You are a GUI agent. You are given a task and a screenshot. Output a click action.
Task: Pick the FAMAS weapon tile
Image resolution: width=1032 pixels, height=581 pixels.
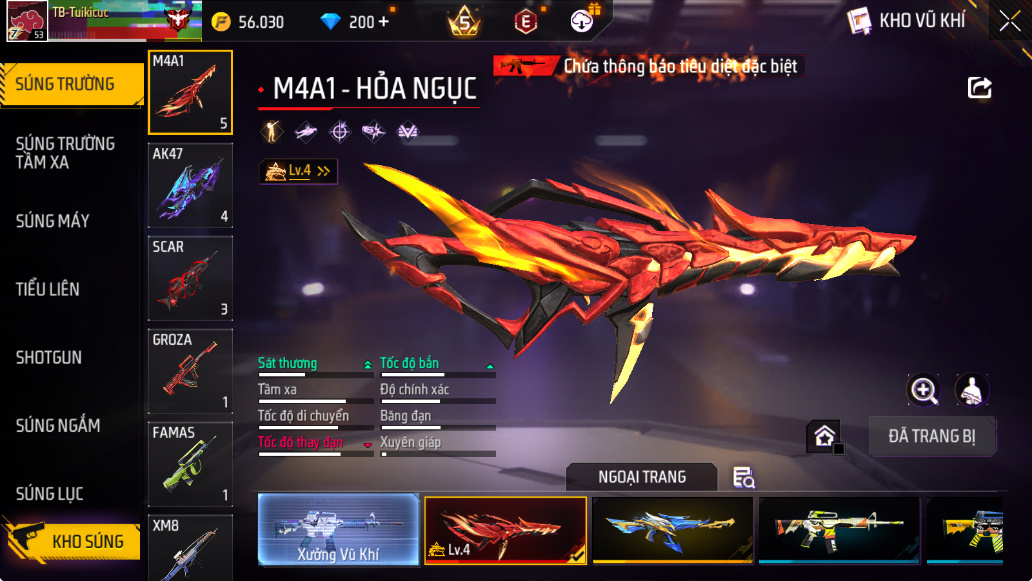coord(190,464)
